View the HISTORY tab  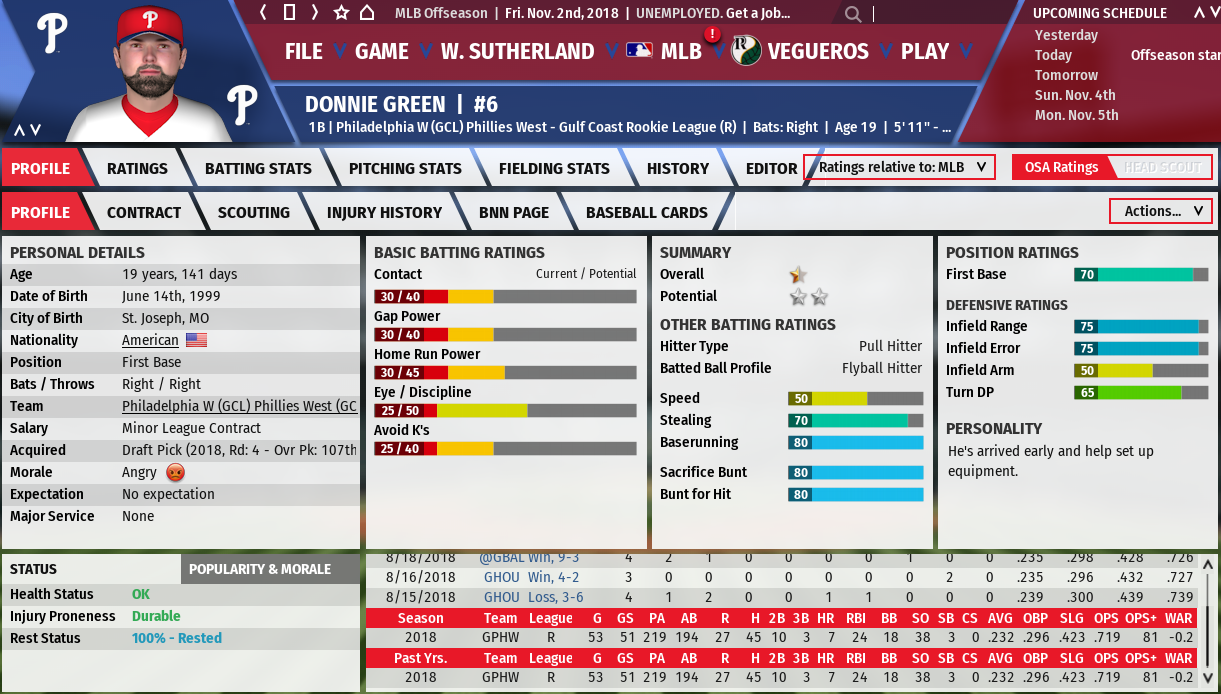[x=677, y=169]
